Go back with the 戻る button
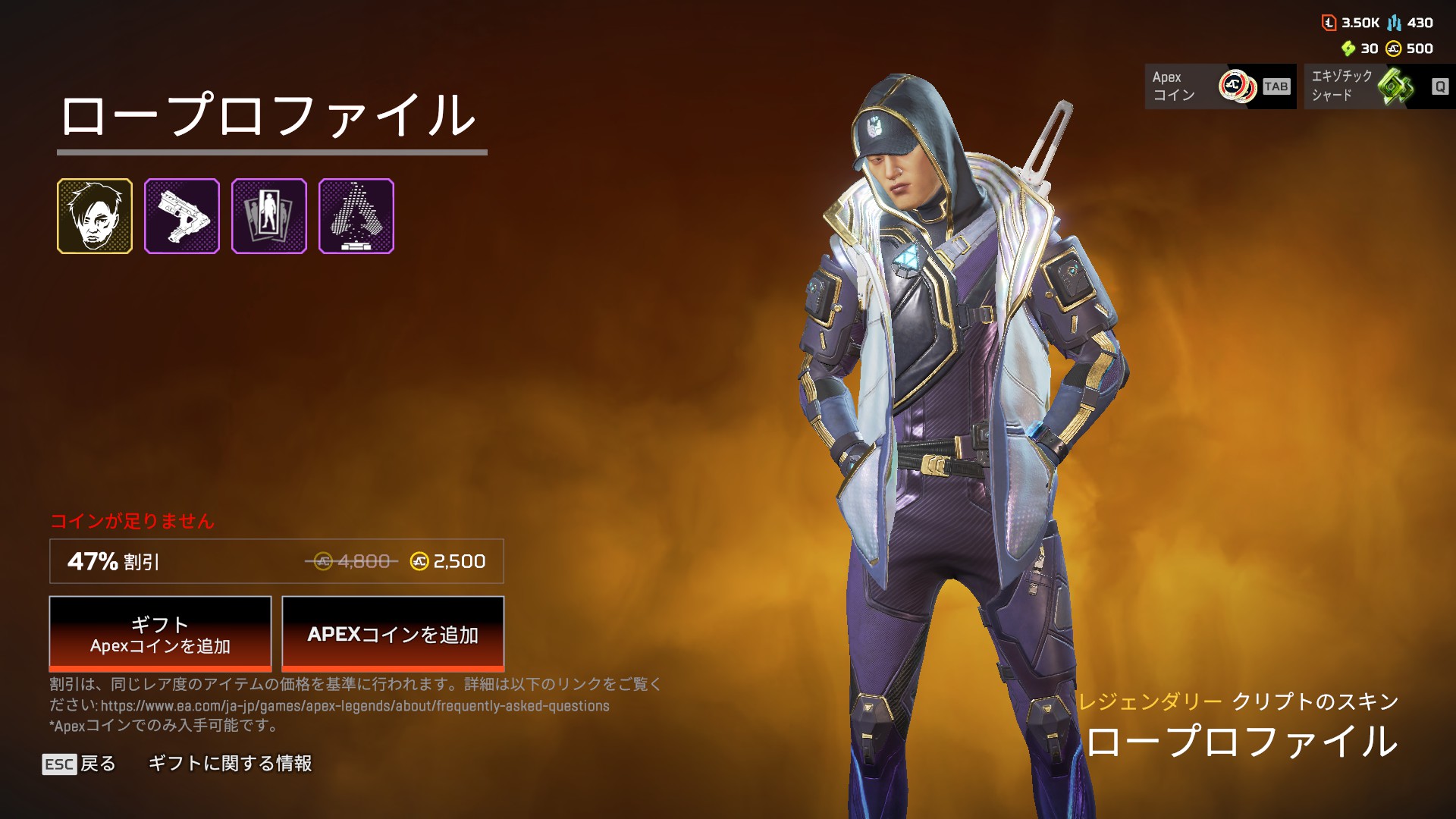This screenshot has width=1456, height=819. [x=80, y=764]
